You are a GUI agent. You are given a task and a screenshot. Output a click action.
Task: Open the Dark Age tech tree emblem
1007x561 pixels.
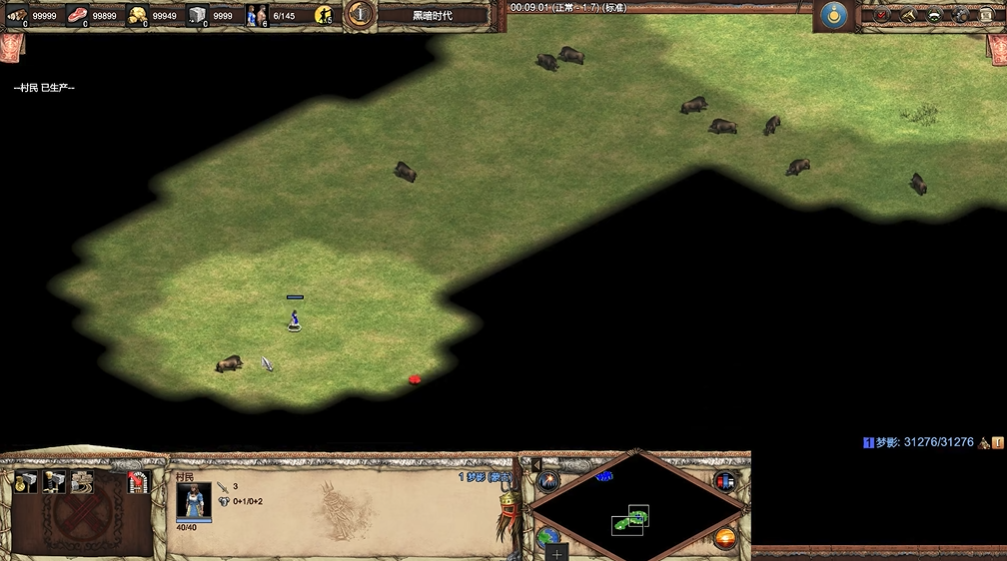click(x=360, y=14)
